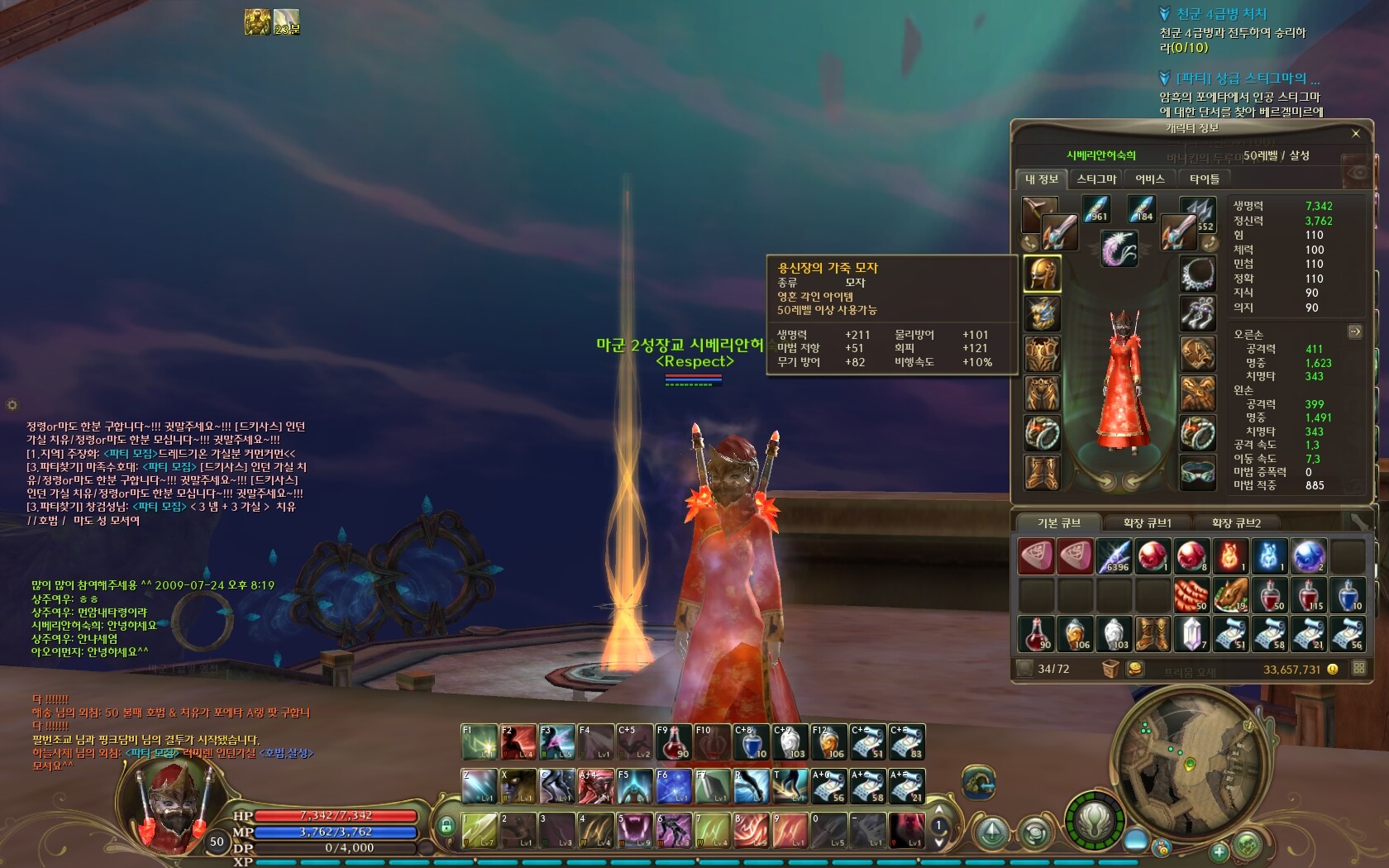Switch to the 스티그마 tab
The height and width of the screenshot is (868, 1389).
pyautogui.click(x=1096, y=179)
